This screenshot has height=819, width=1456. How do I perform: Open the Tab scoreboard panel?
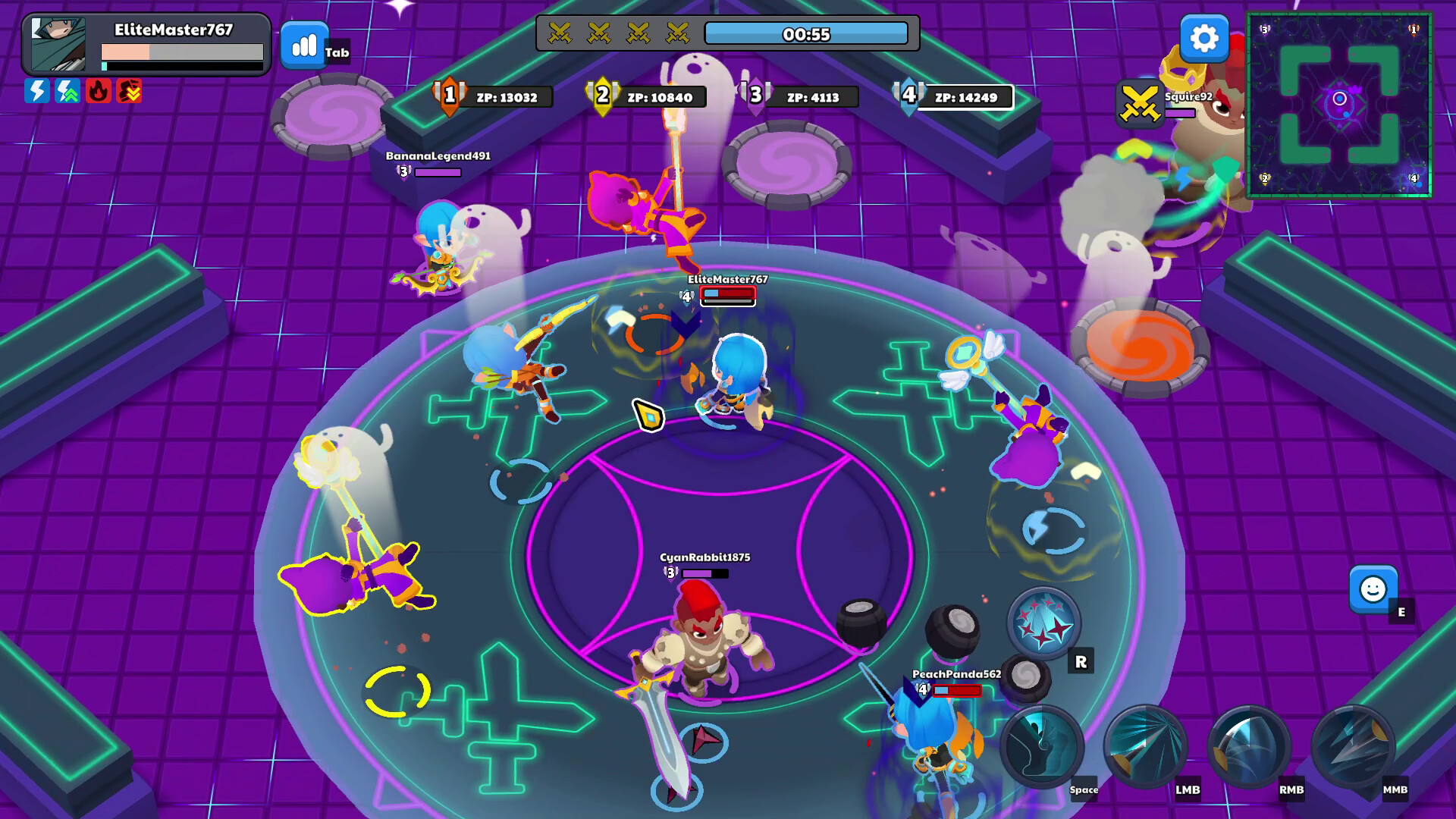pos(303,45)
